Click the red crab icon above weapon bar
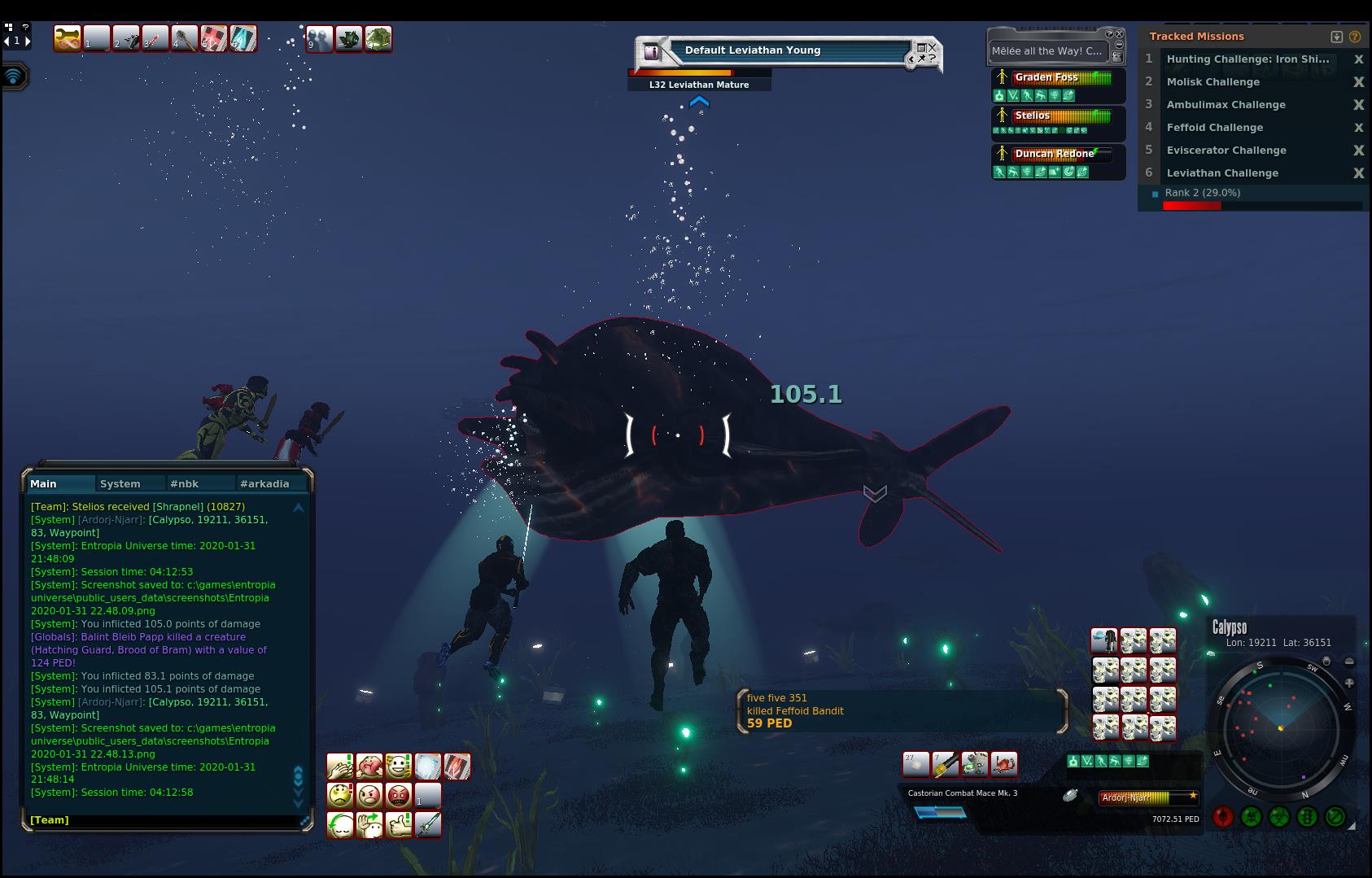 [1004, 764]
